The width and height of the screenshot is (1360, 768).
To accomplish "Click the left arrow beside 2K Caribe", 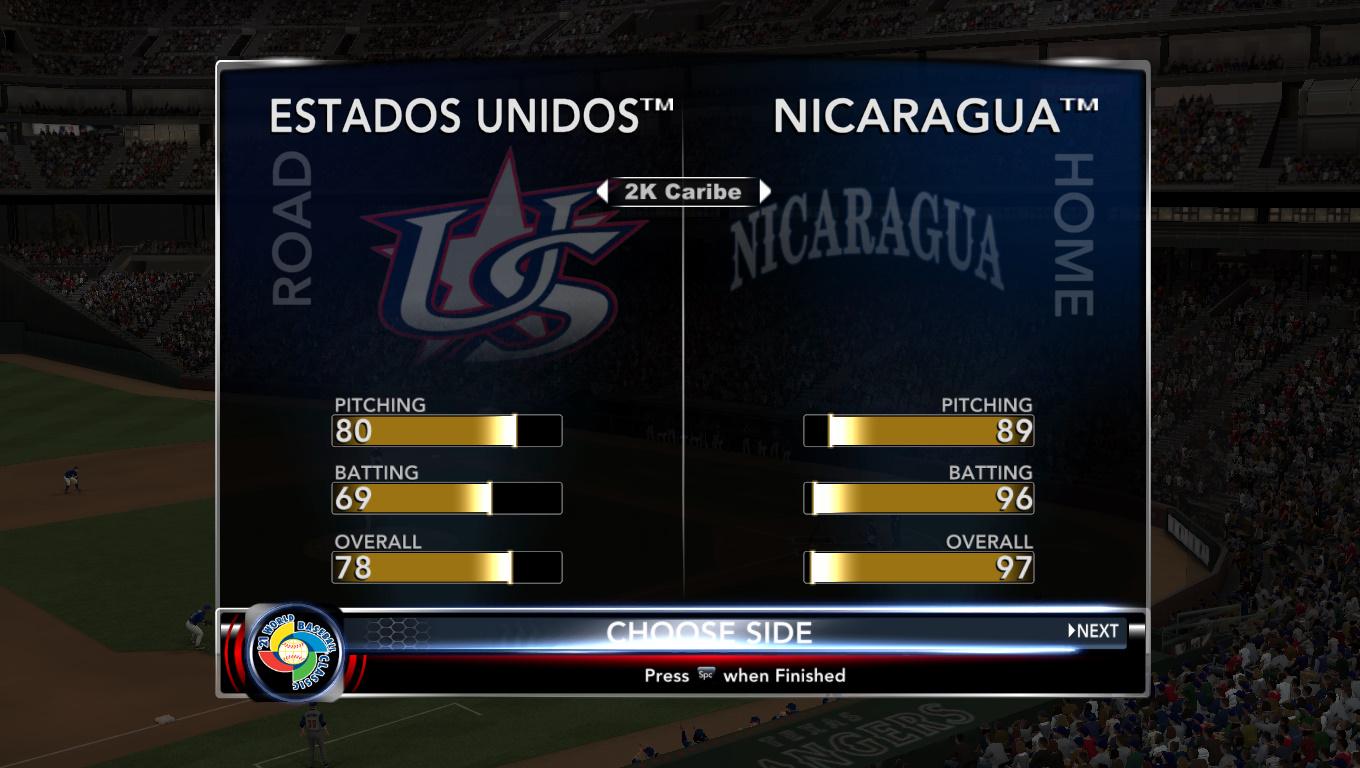I will click(603, 191).
